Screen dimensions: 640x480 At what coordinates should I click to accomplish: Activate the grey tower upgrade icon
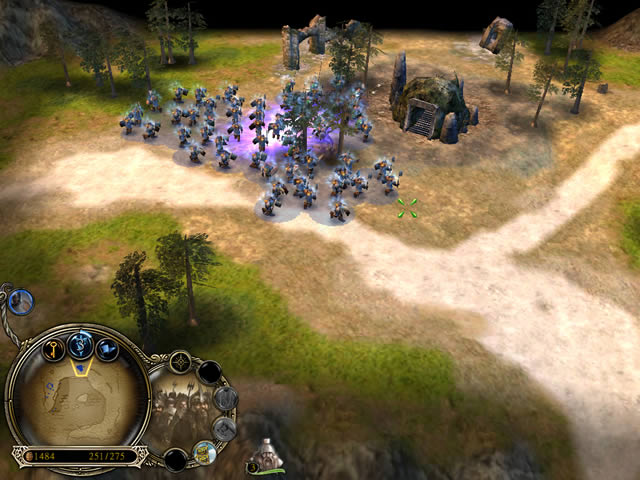coord(225,398)
